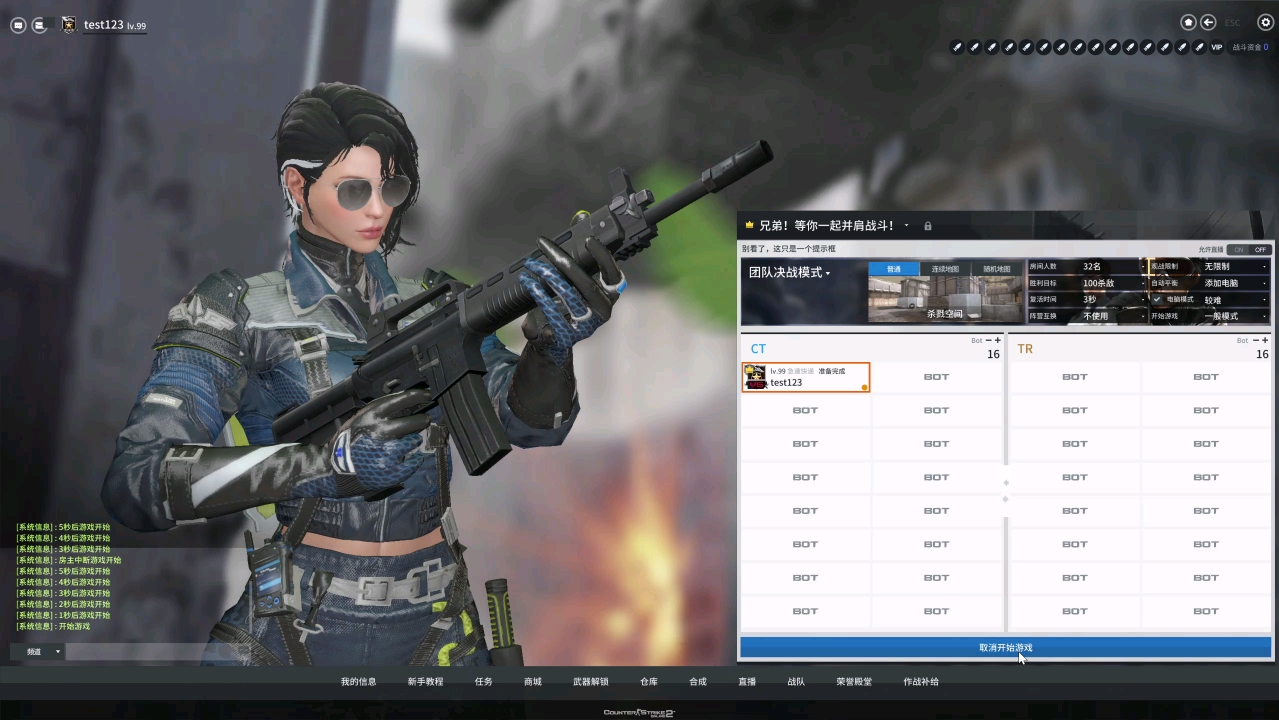Open the 无限制 weapon limit dropdown

(x=1234, y=267)
